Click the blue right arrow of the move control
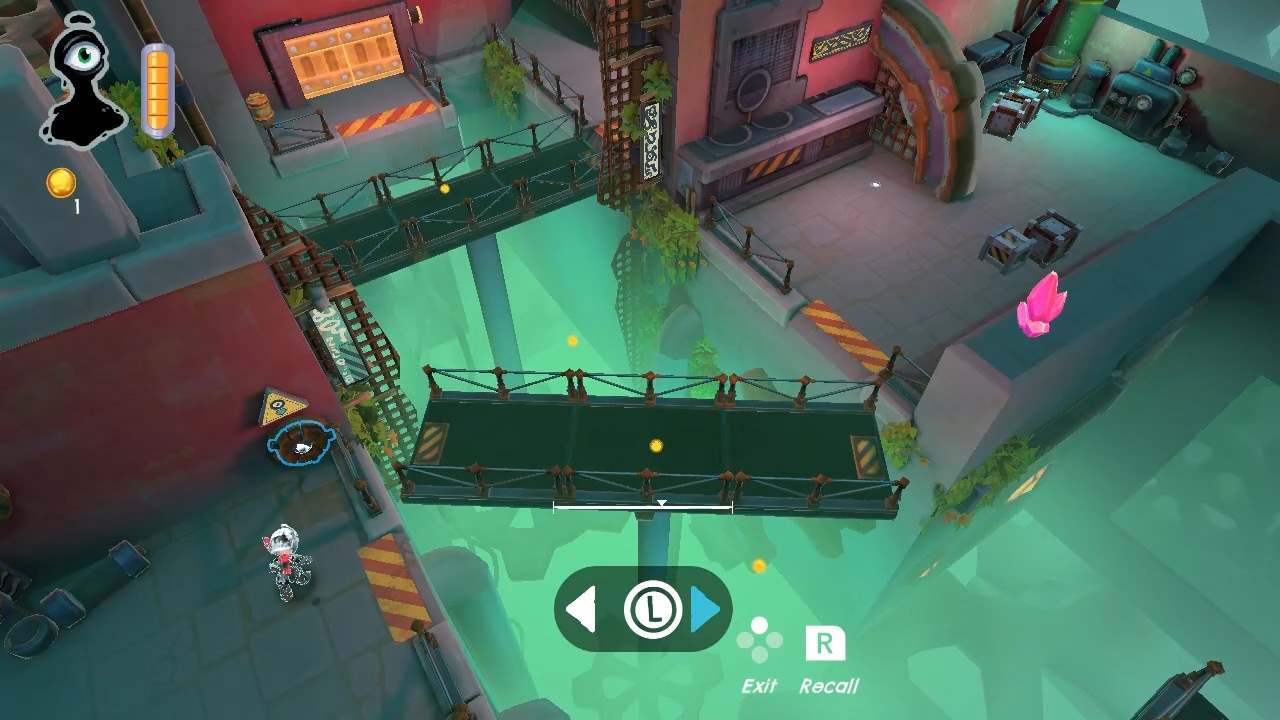 706,610
